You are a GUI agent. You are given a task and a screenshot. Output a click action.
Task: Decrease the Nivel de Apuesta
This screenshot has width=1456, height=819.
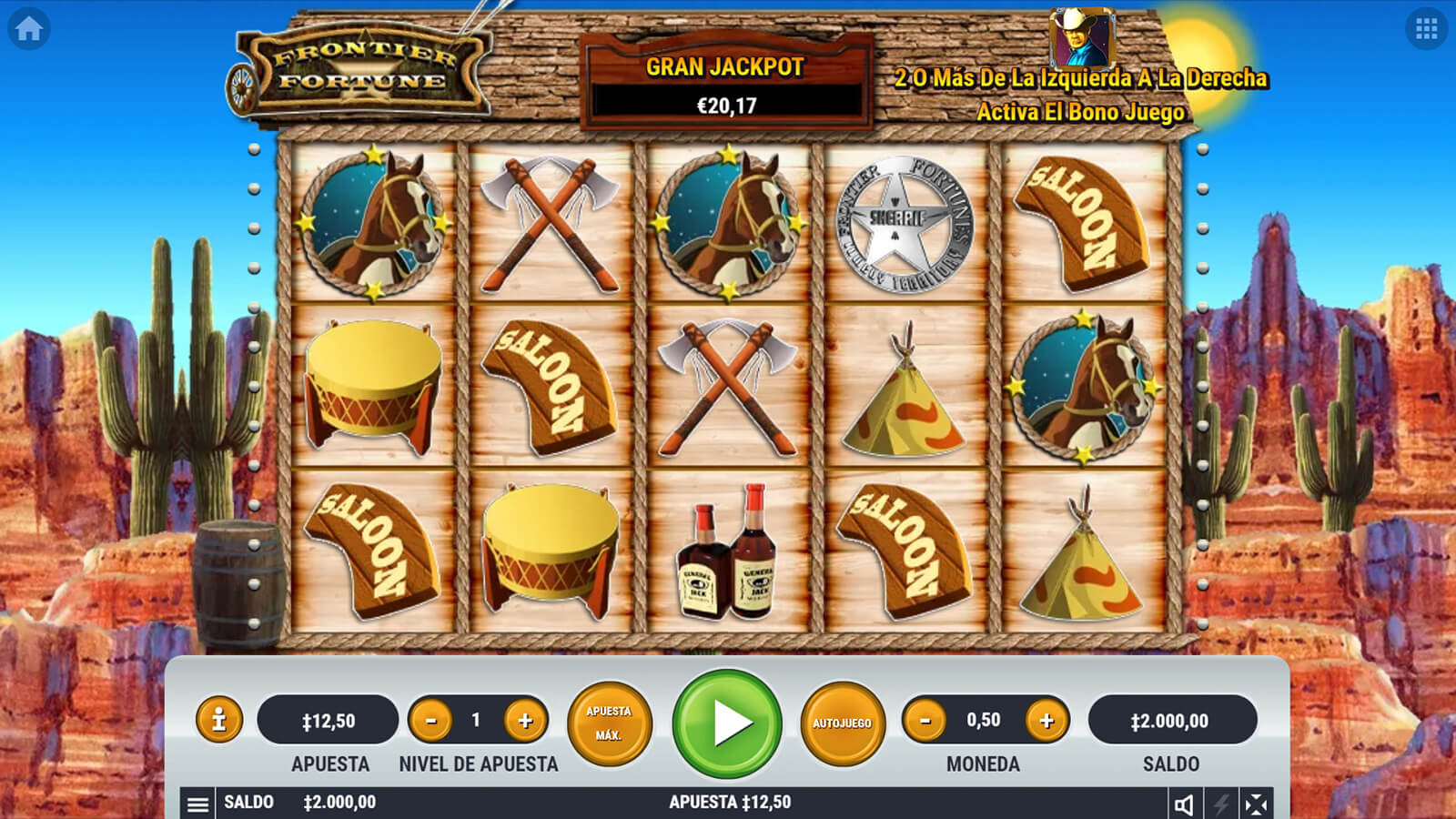coord(431,721)
